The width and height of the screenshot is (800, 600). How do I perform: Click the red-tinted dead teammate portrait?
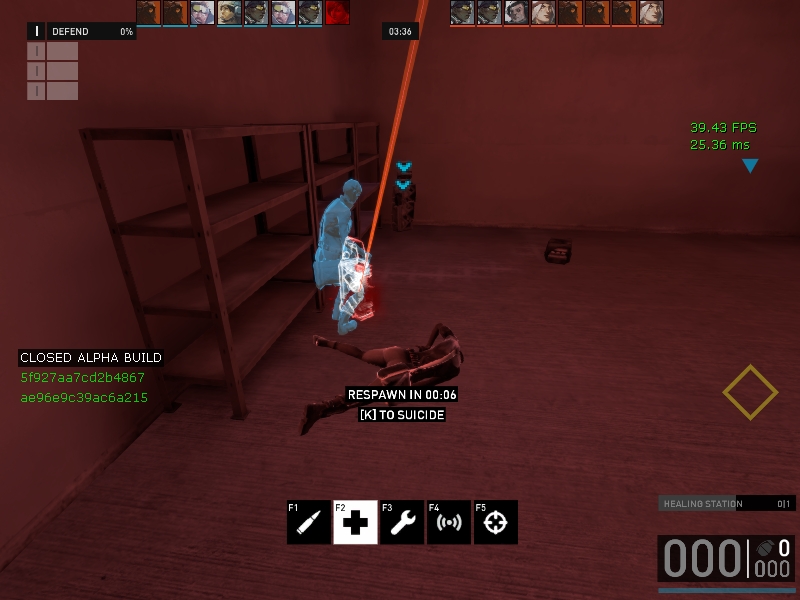337,12
